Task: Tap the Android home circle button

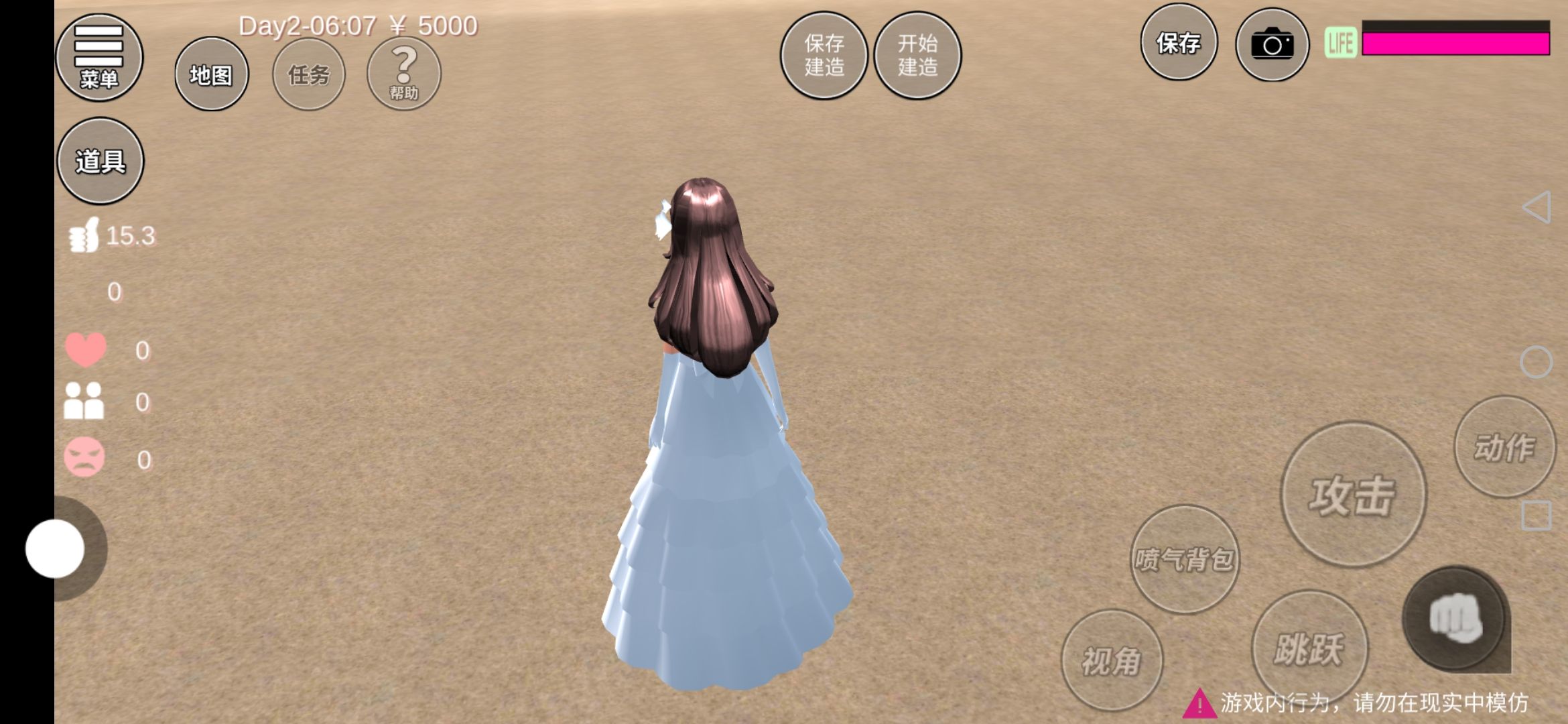Action: coord(1536,363)
